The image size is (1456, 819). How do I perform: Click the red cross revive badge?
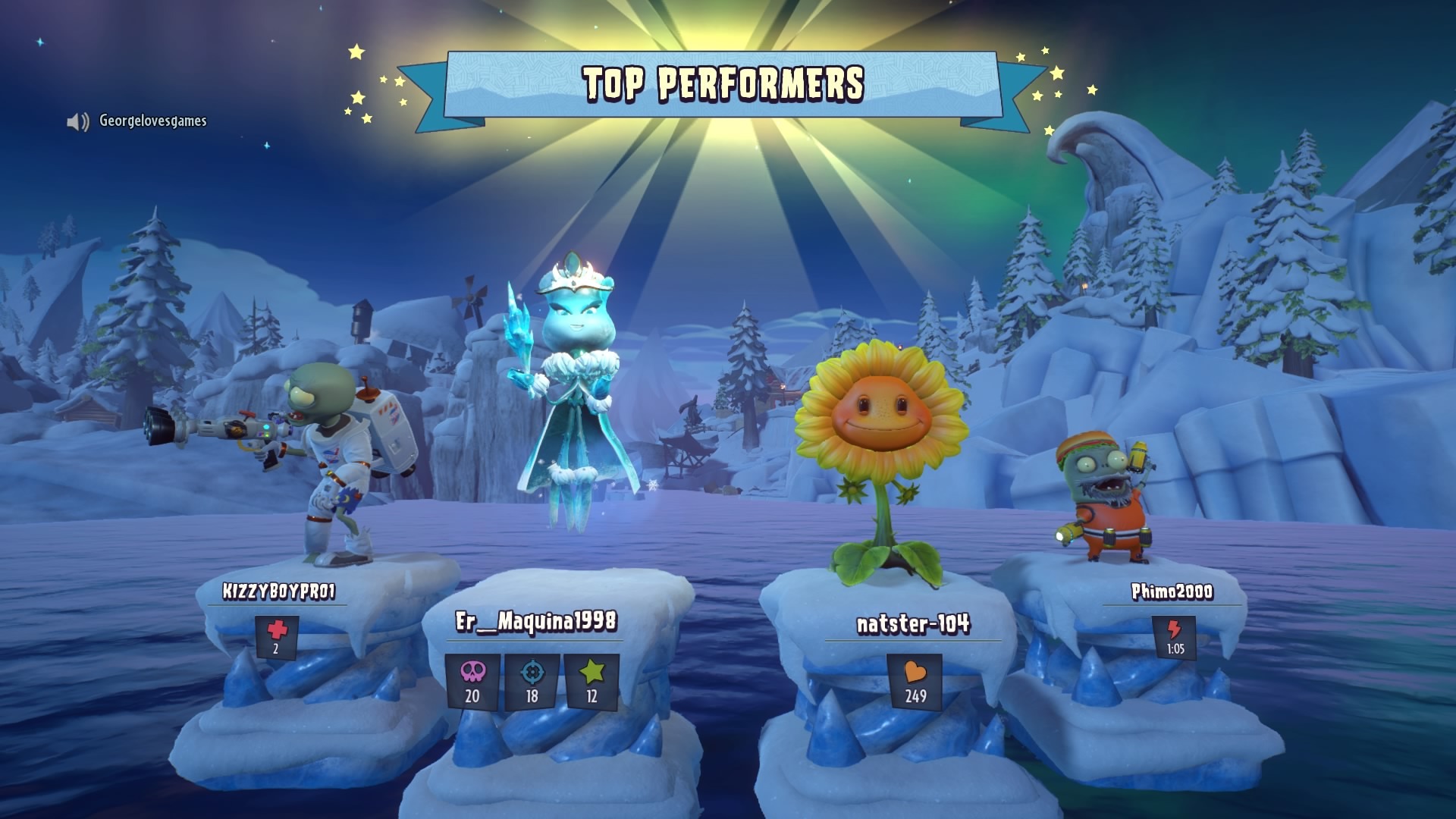tap(277, 636)
